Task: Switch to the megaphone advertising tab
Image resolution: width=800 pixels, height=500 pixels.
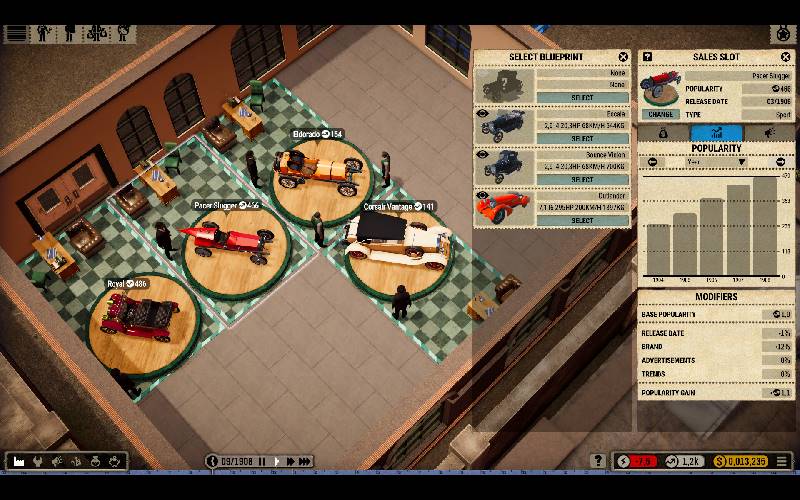Action: click(x=768, y=132)
